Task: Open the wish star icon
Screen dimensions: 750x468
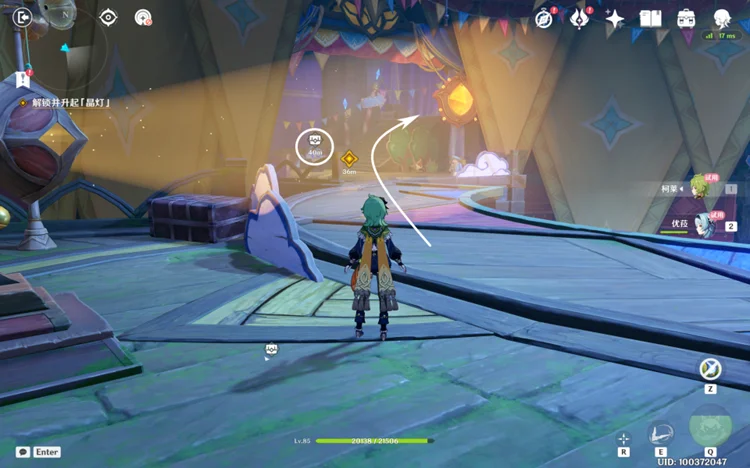Action: click(615, 19)
